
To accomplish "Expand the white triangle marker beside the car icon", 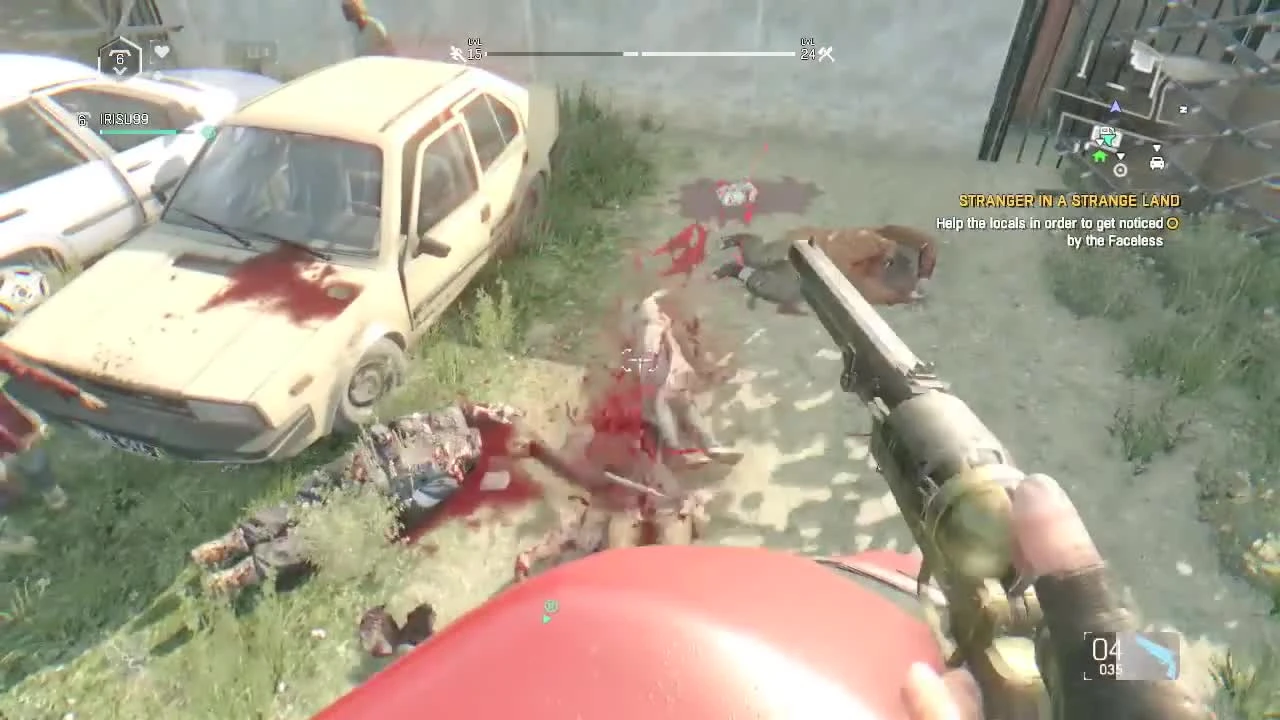I will 1157,148.
